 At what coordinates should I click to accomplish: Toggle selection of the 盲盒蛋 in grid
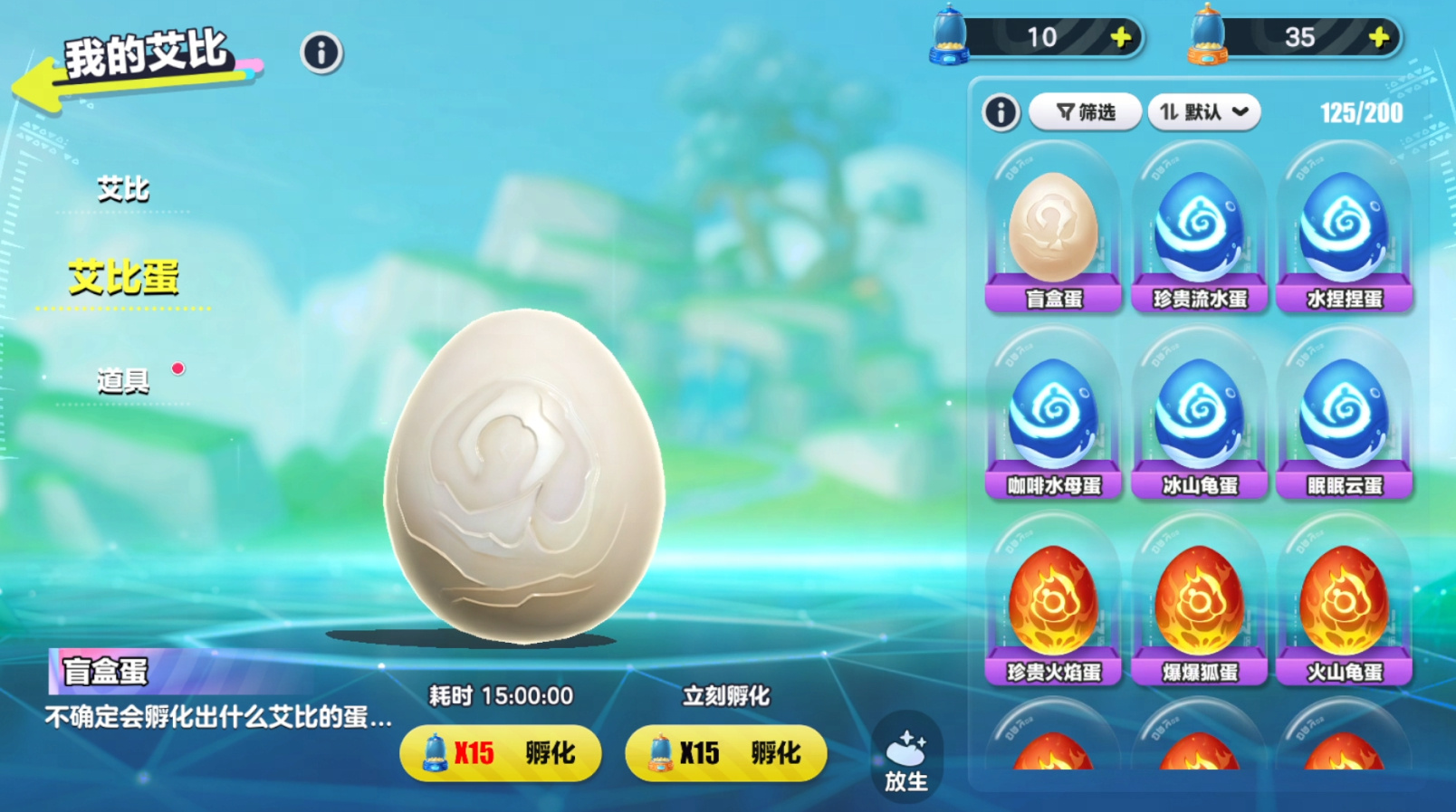coord(1053,231)
